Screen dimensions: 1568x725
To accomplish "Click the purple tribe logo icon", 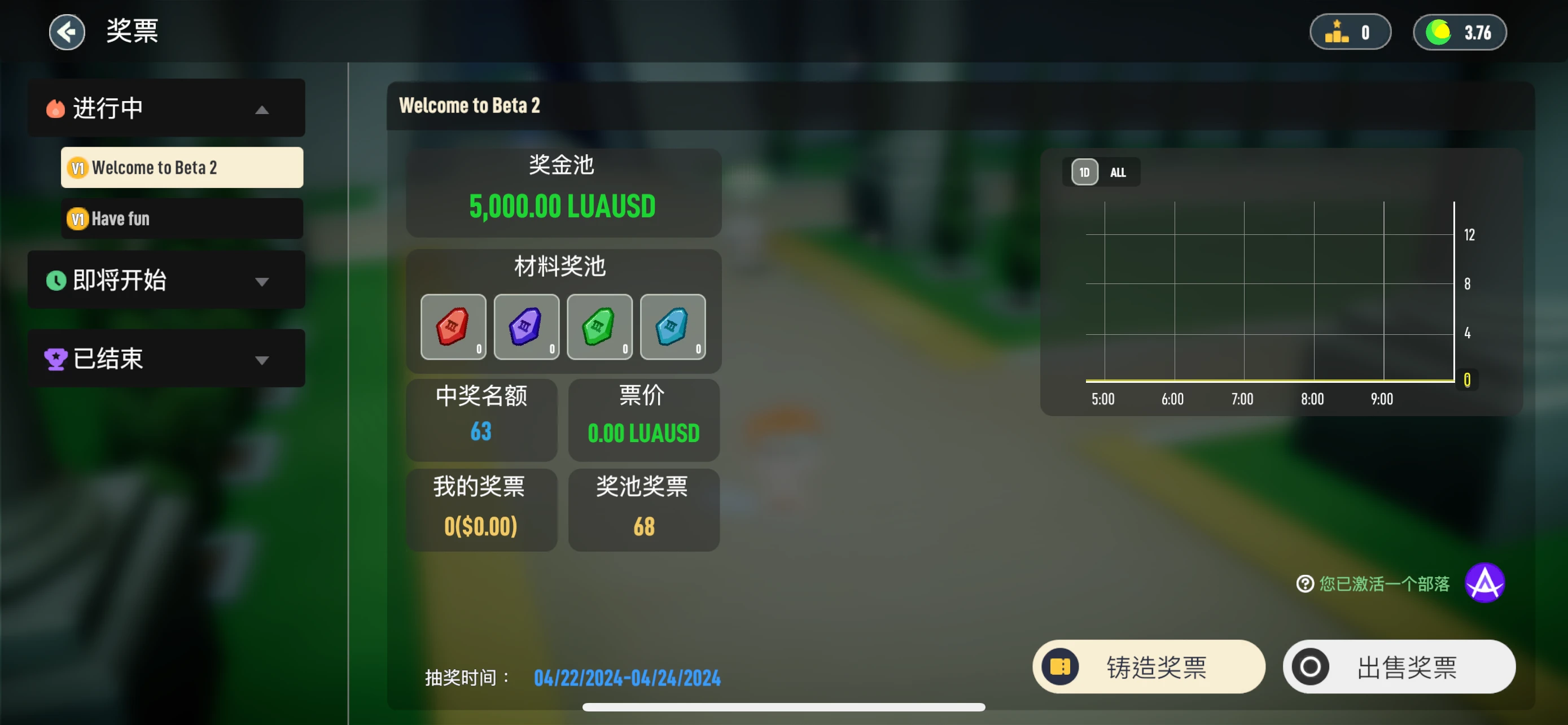I will pyautogui.click(x=1485, y=583).
